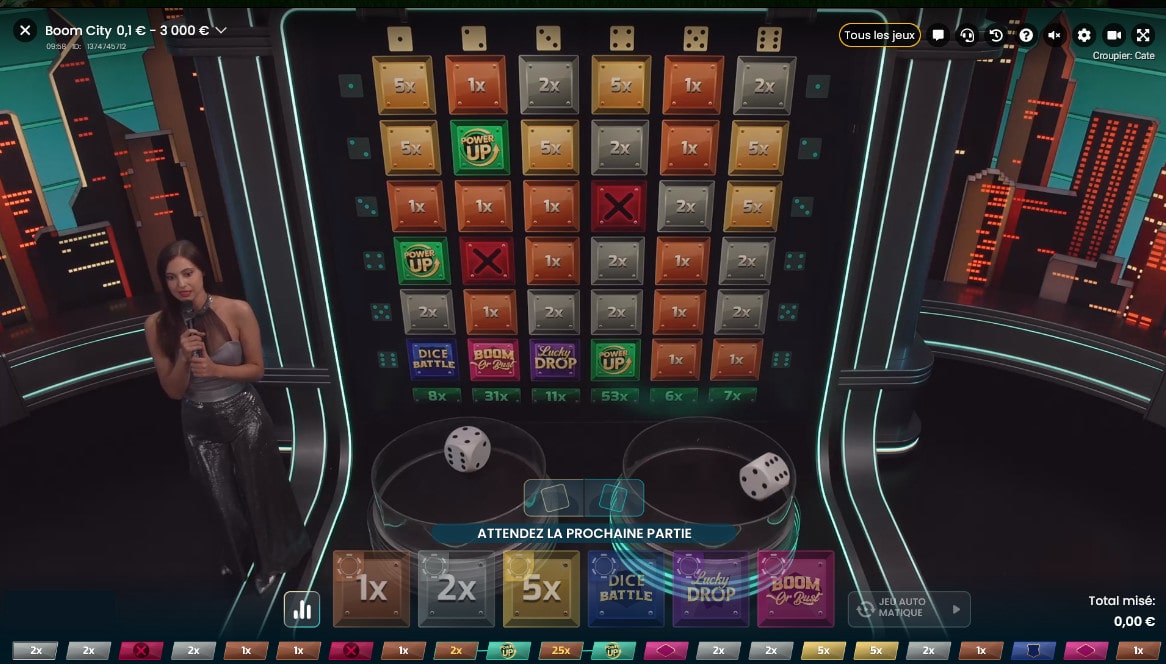Bet on the silver 2x spot
Screen dimensions: 1166x664
pos(456,589)
